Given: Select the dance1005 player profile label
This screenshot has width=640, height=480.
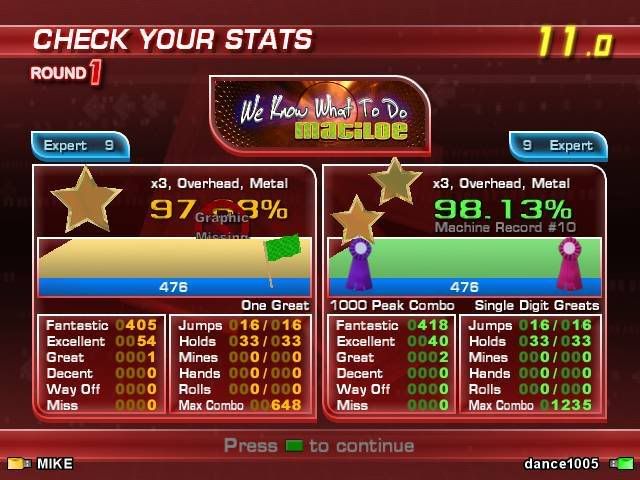Looking at the screenshot, I should [561, 464].
